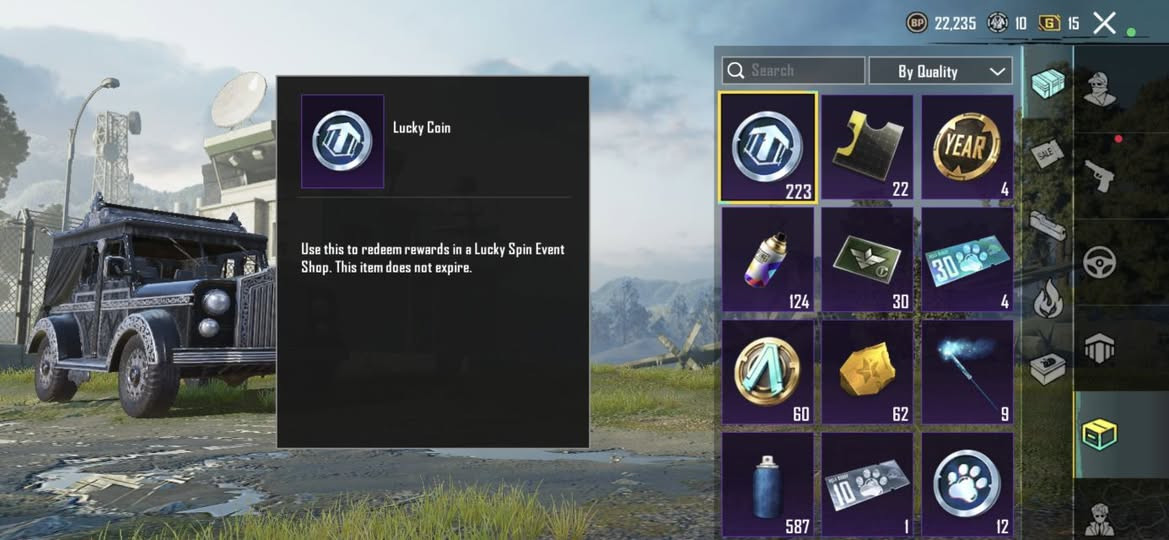The height and width of the screenshot is (540, 1169).
Task: Switch to the pistol weapons tab
Action: (x=1101, y=175)
